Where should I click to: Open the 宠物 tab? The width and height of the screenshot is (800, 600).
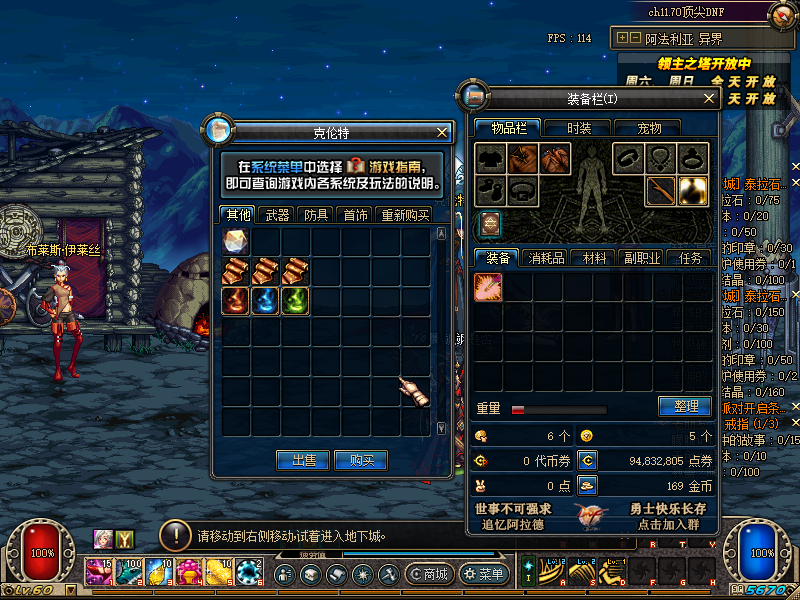pos(650,128)
